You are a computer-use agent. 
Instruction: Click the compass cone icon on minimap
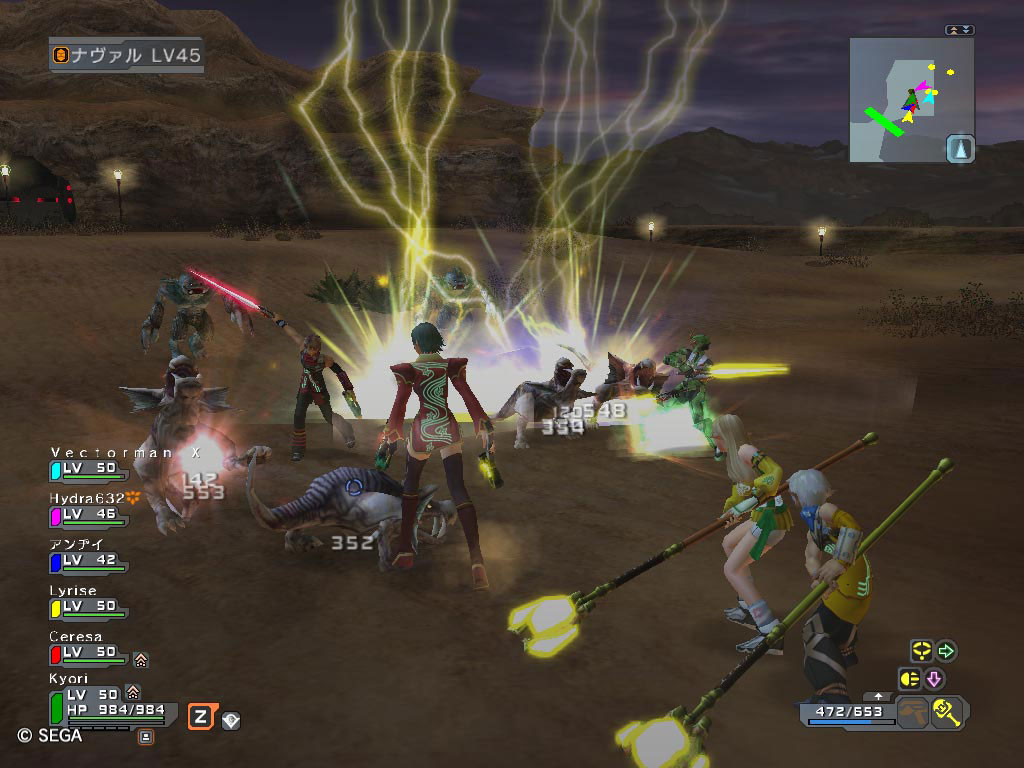point(959,148)
